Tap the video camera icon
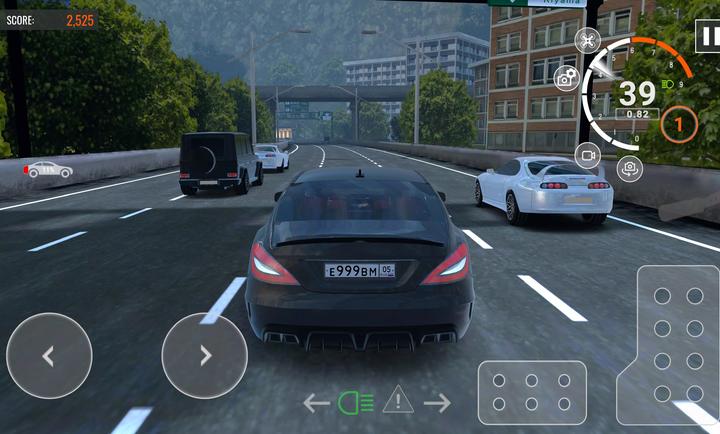 click(x=588, y=155)
